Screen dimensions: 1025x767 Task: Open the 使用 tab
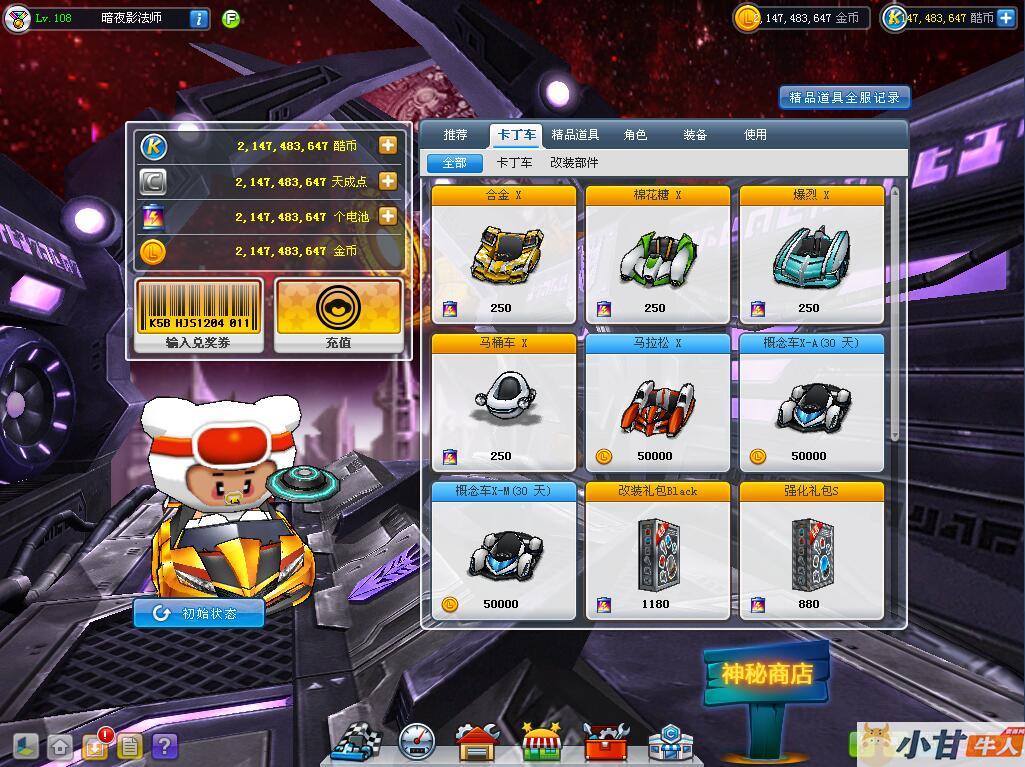click(x=755, y=135)
